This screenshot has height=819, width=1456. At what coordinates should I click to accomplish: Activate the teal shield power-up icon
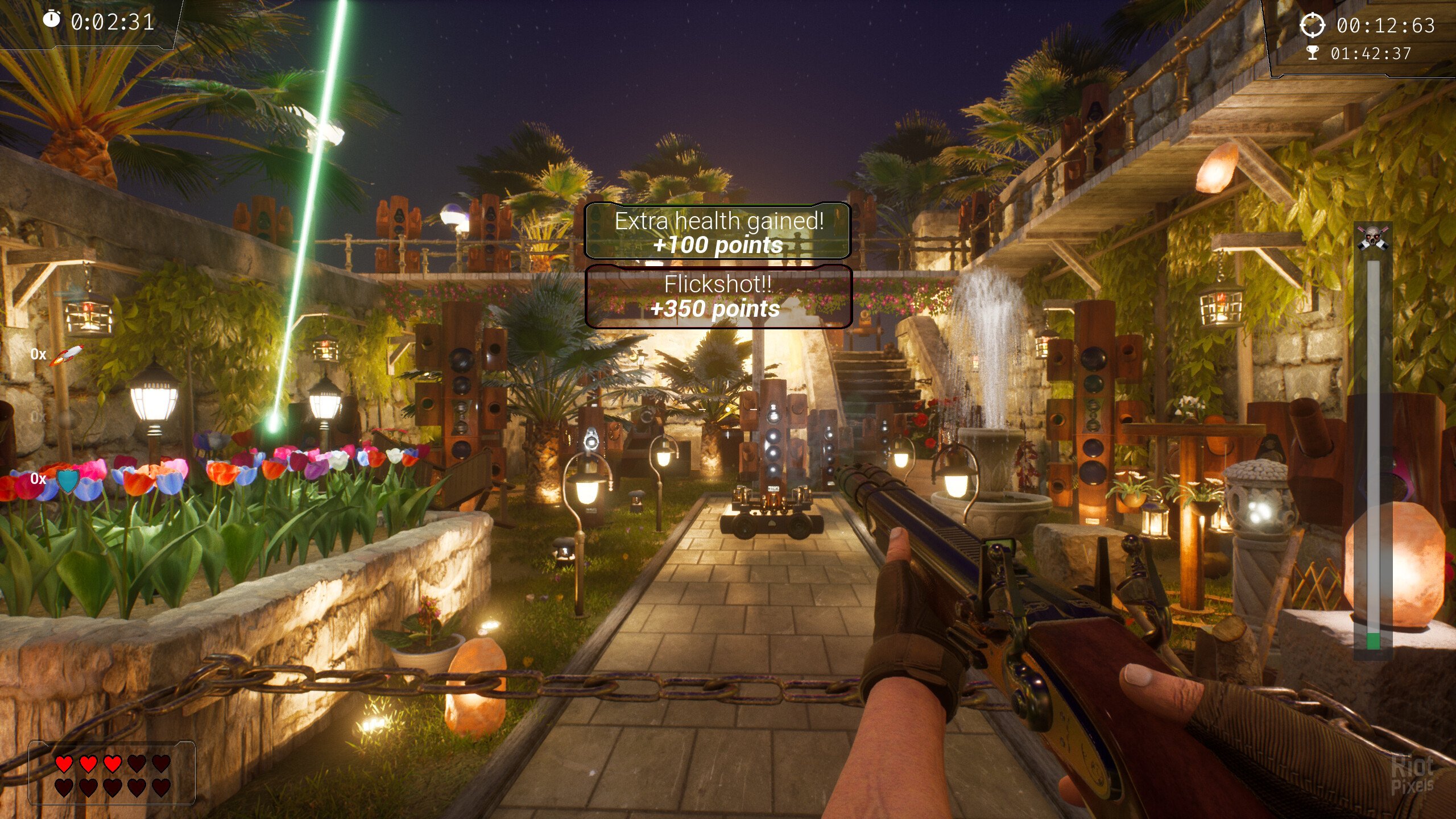point(68,481)
